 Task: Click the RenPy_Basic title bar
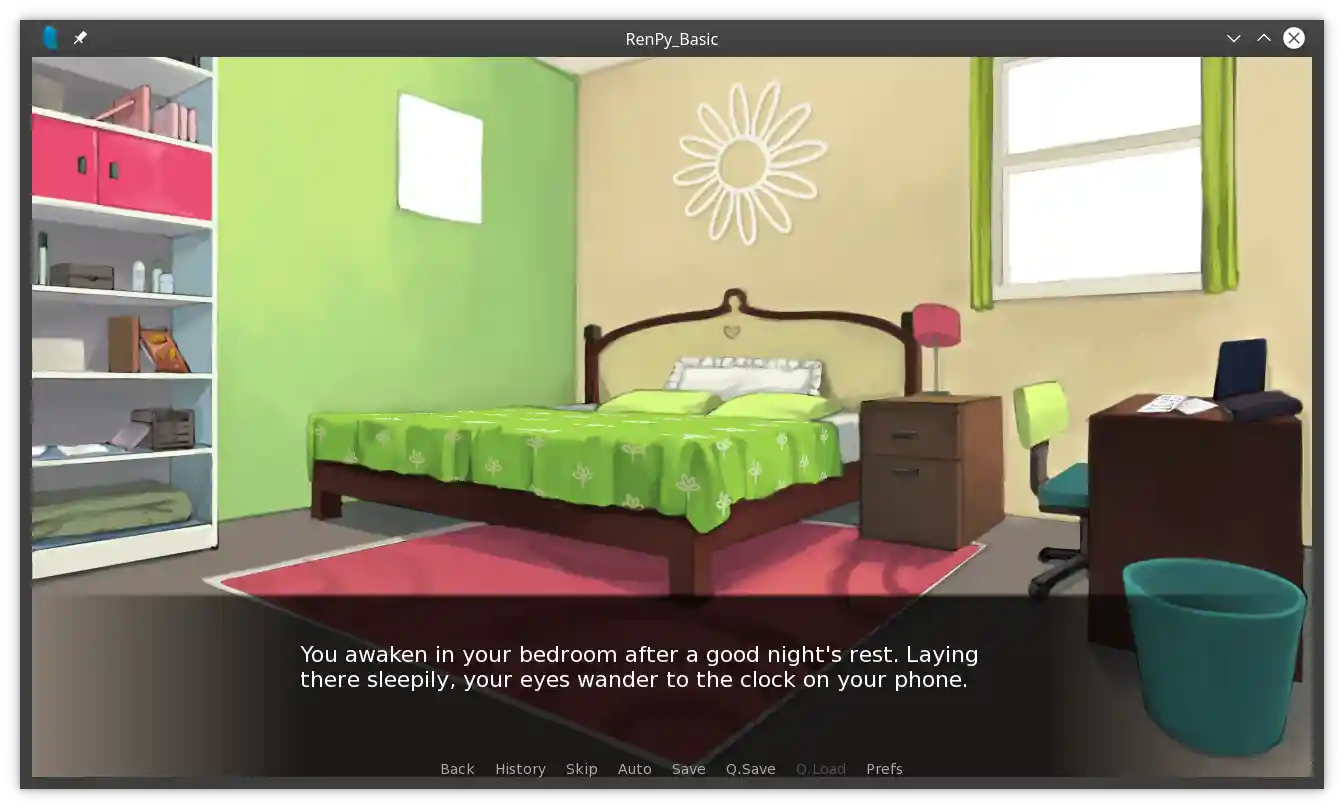(672, 39)
